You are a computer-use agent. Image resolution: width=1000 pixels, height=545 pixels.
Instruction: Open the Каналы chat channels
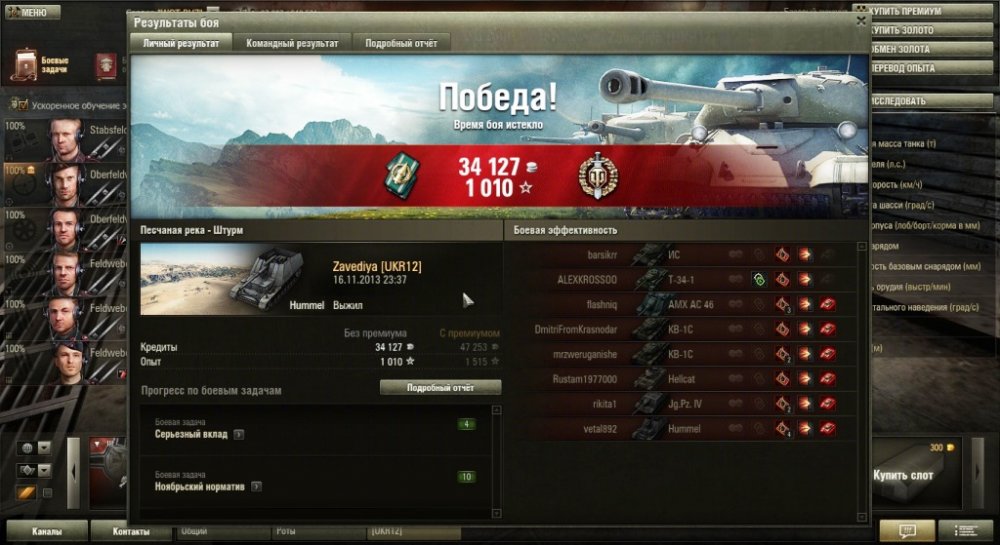(48, 531)
